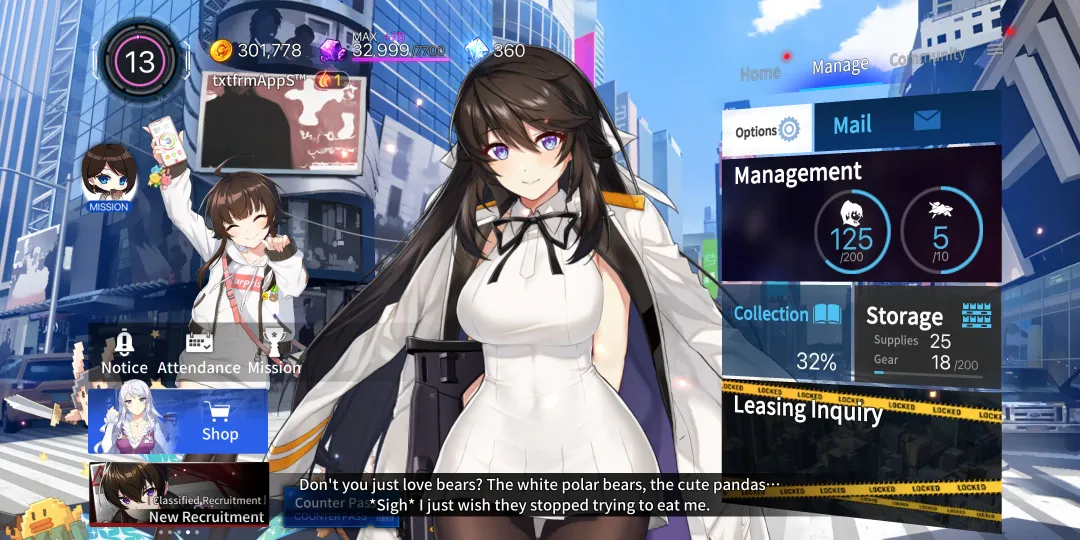
Task: Open the Notice bell
Action: [x=124, y=352]
